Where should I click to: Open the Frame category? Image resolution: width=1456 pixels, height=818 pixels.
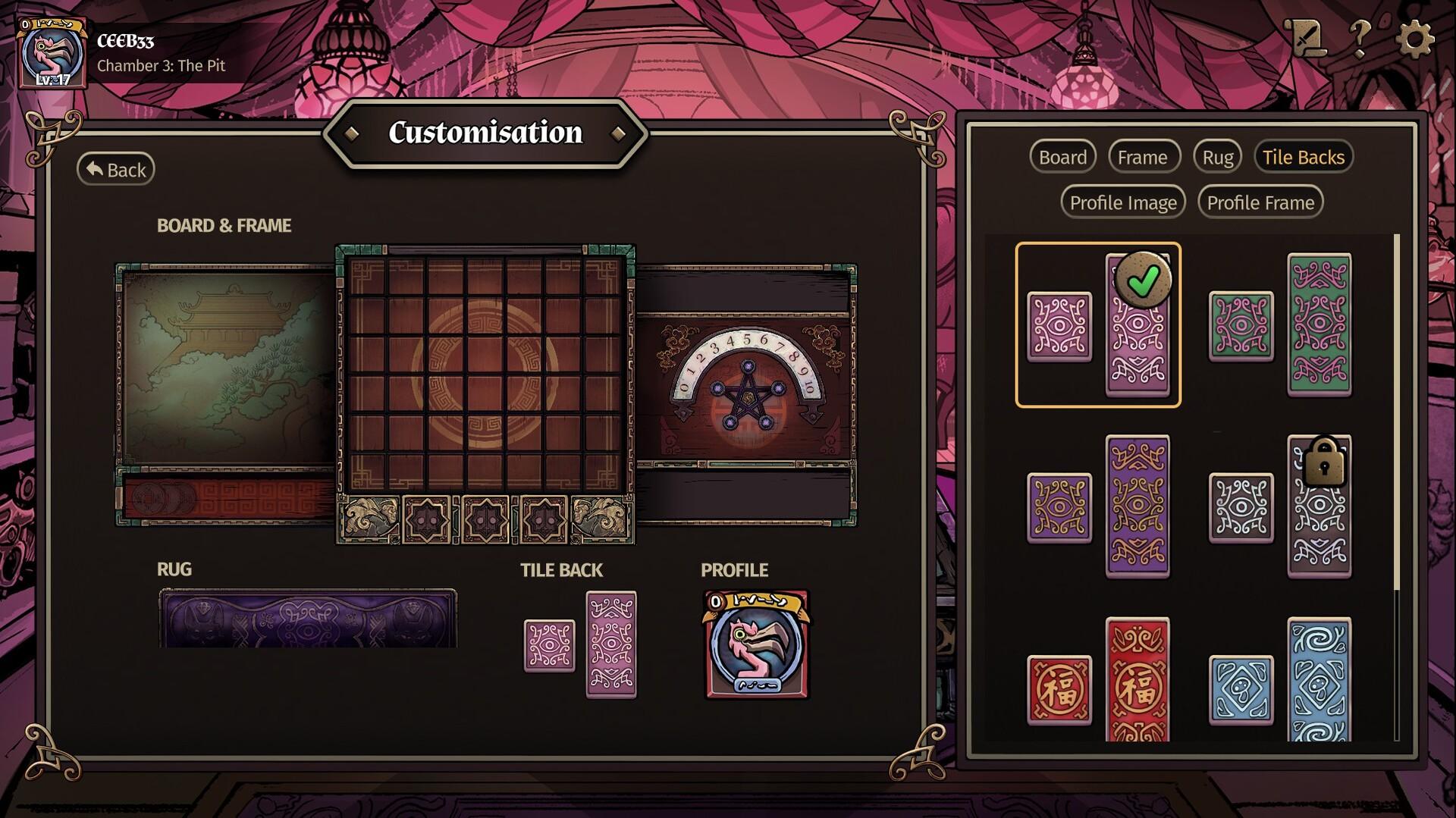[x=1142, y=157]
